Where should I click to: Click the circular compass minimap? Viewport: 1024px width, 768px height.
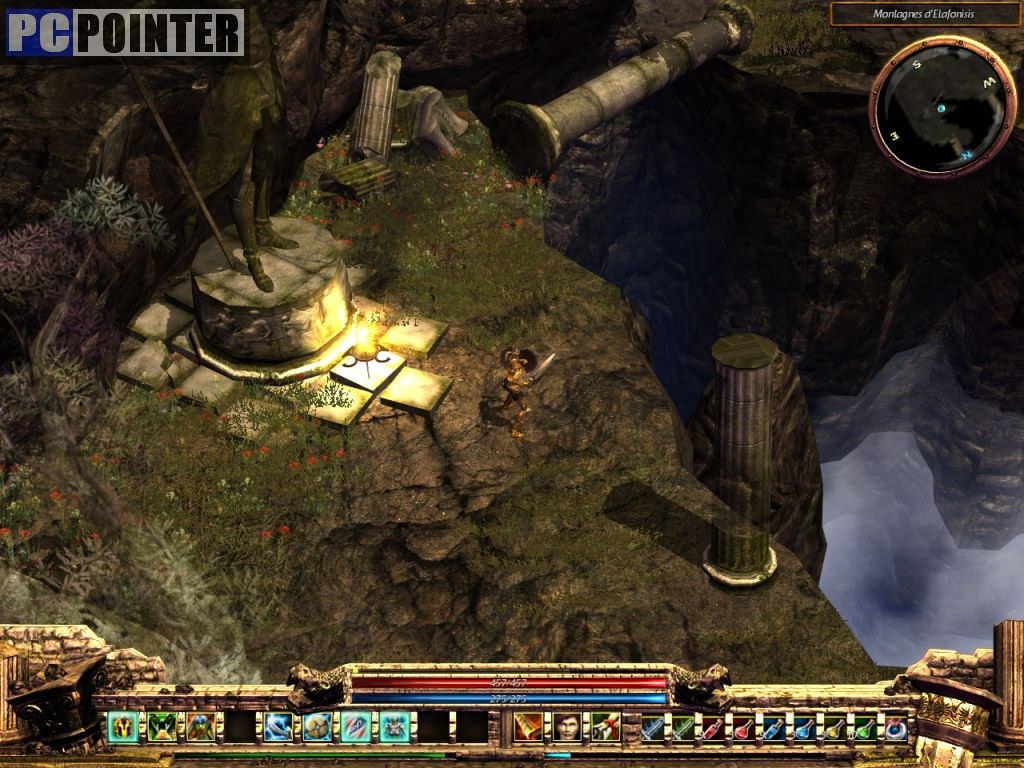(929, 105)
